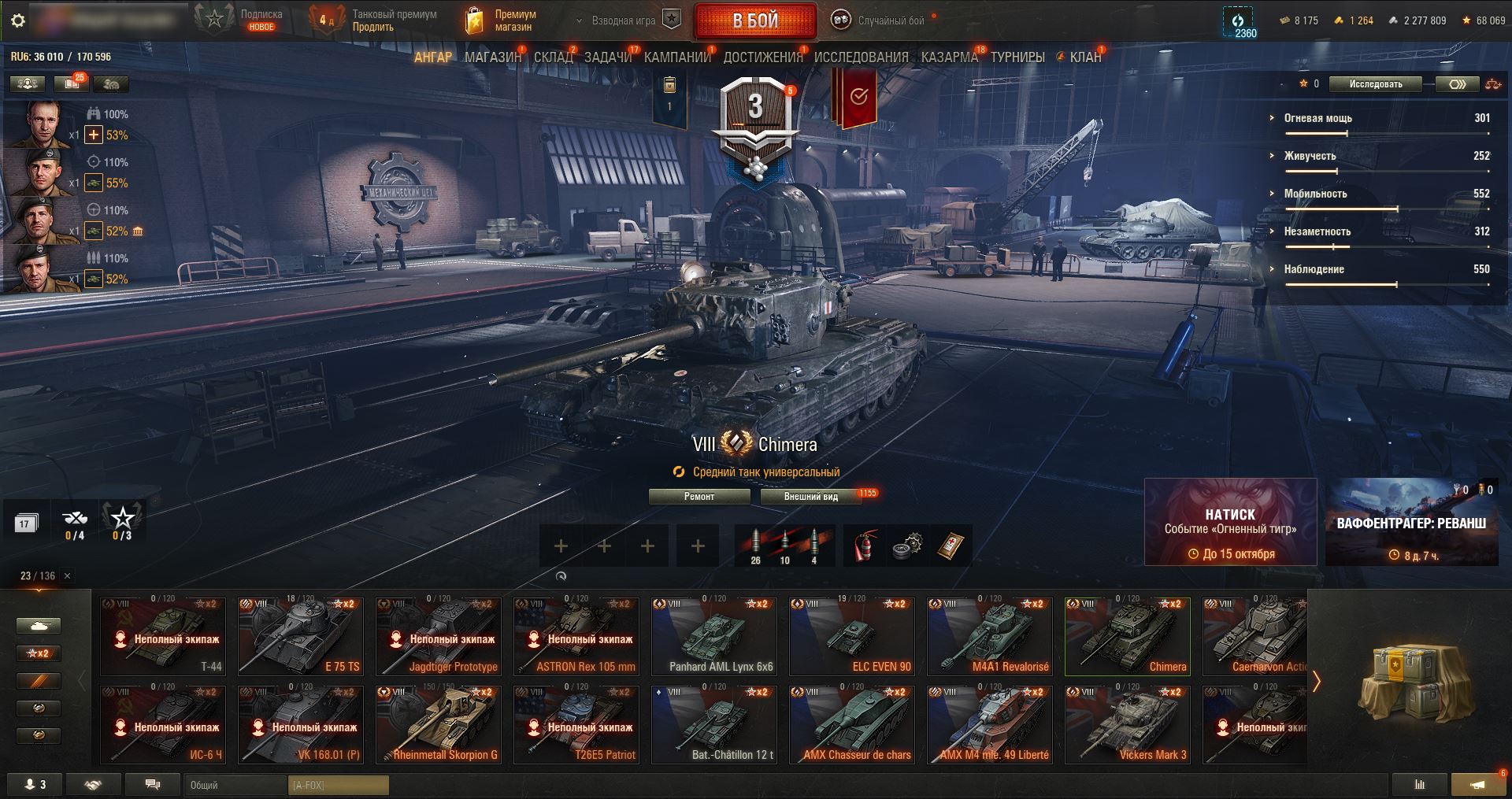
Task: Go to the ЗАДАЧИ missions tab
Action: pyautogui.click(x=607, y=57)
